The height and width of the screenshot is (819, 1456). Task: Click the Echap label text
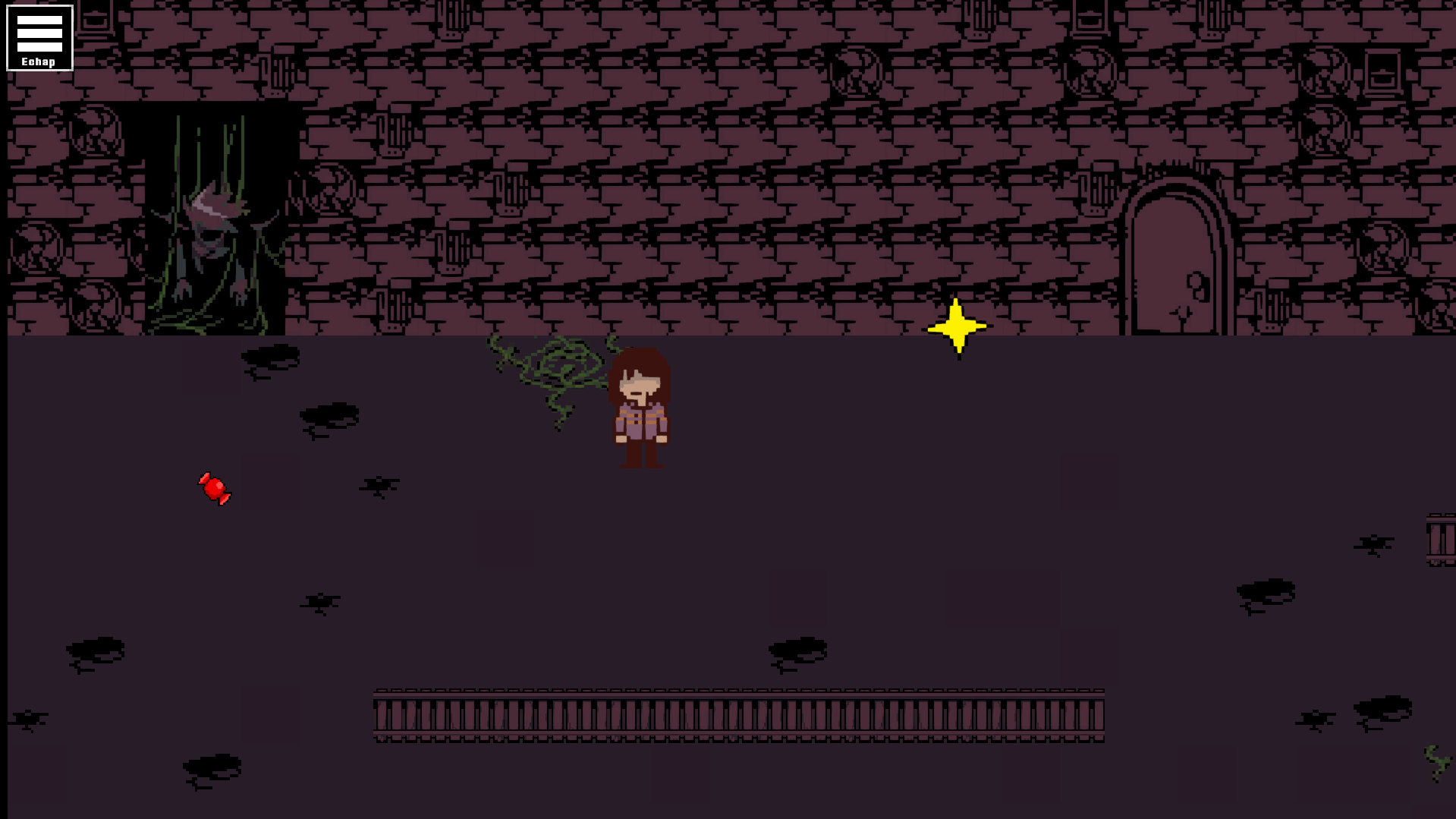coord(39,61)
